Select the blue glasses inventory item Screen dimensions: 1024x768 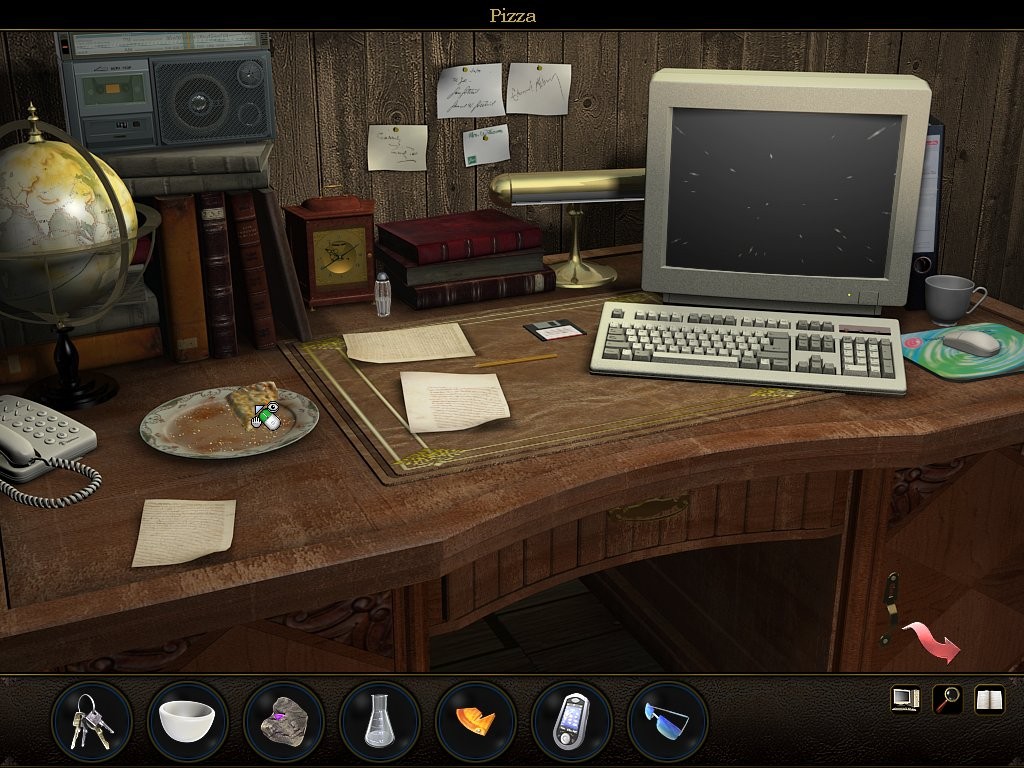tap(667, 721)
